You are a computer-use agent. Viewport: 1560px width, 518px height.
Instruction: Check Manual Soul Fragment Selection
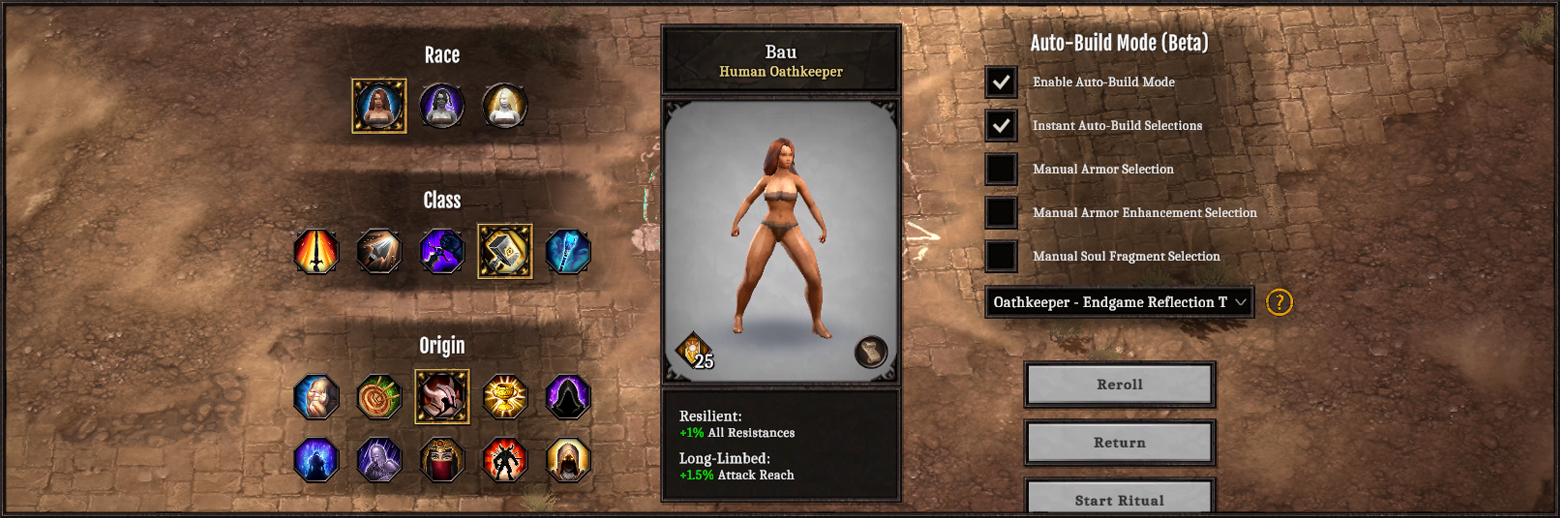(x=1001, y=256)
